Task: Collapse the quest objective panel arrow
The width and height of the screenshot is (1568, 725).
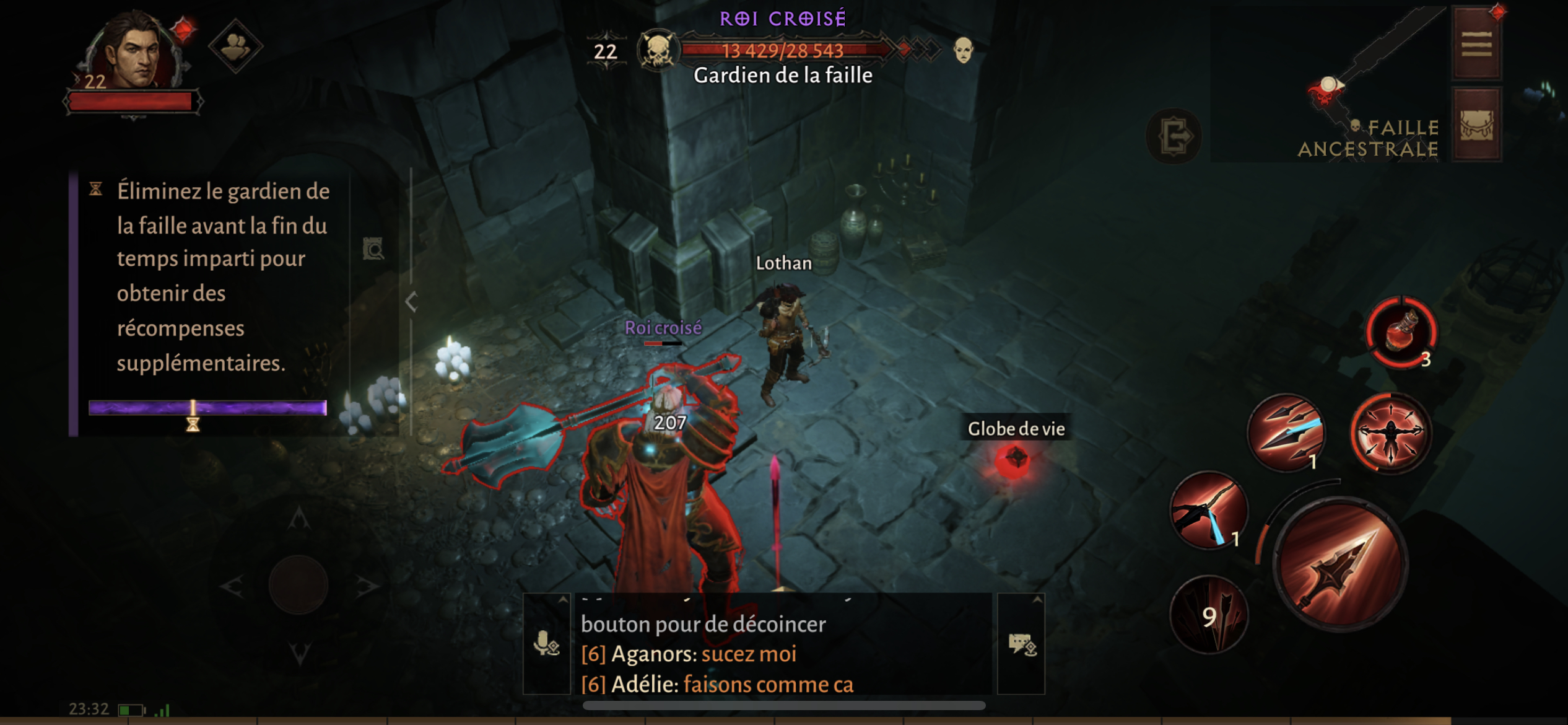Action: tap(411, 302)
